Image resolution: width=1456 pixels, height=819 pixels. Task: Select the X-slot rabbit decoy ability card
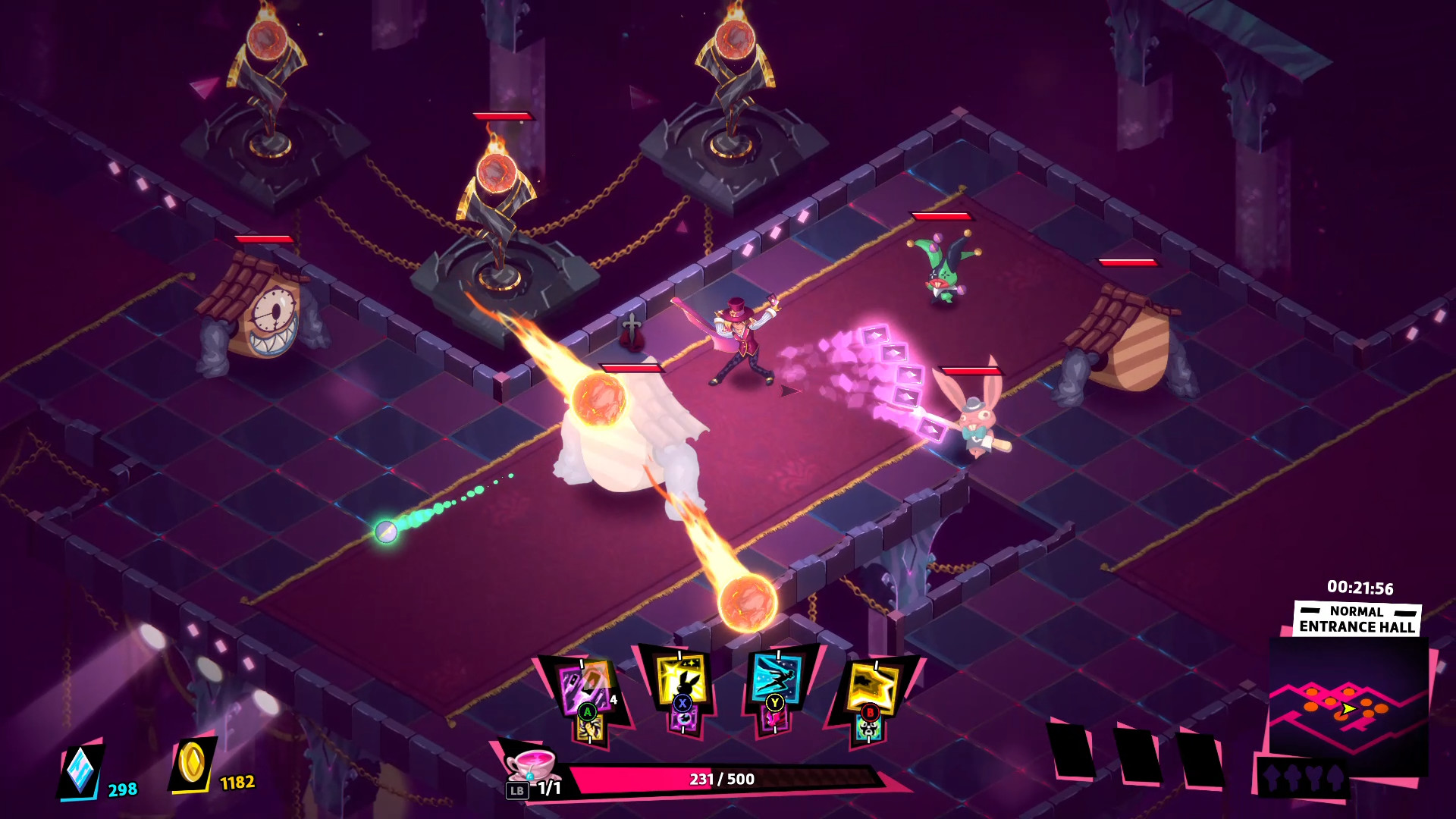tap(682, 678)
